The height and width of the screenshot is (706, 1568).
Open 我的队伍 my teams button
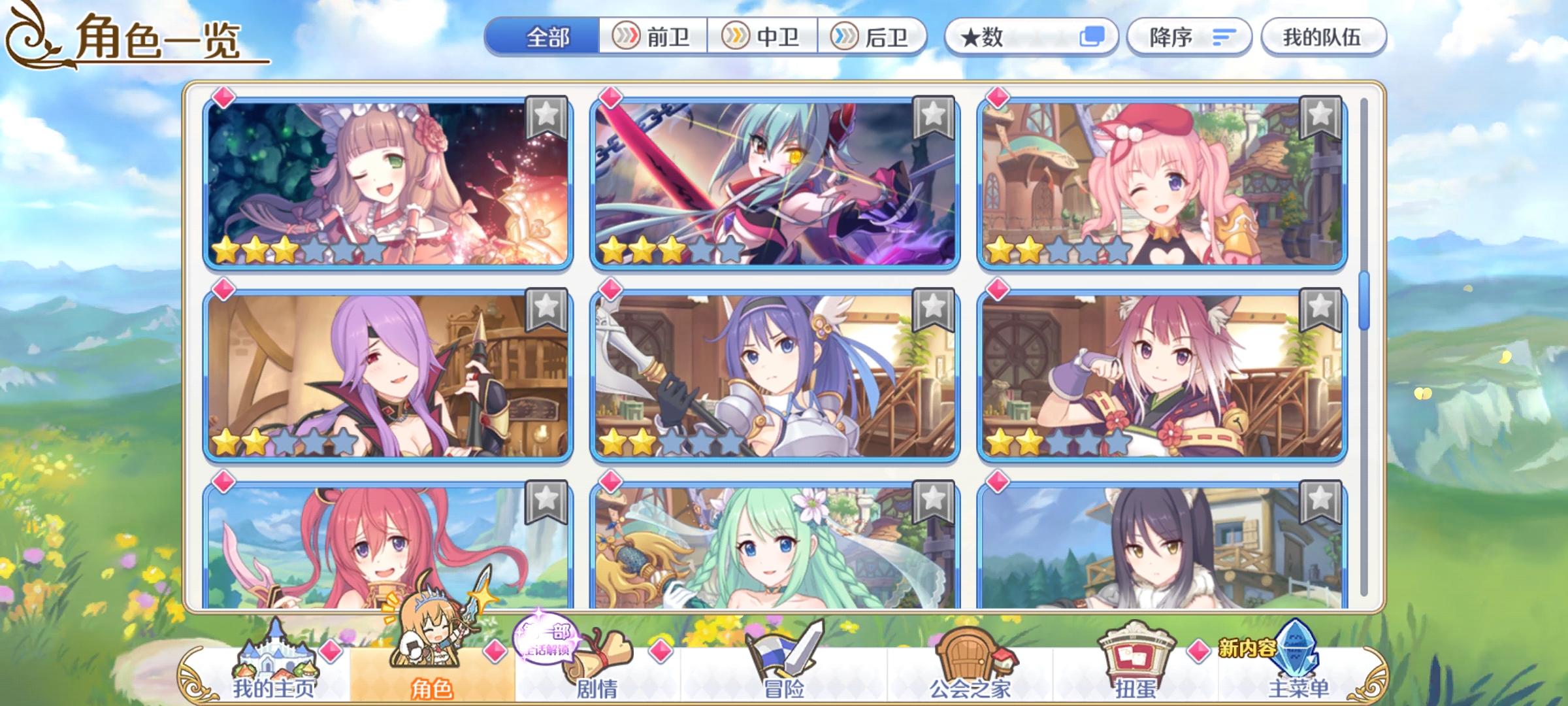pyautogui.click(x=1323, y=37)
